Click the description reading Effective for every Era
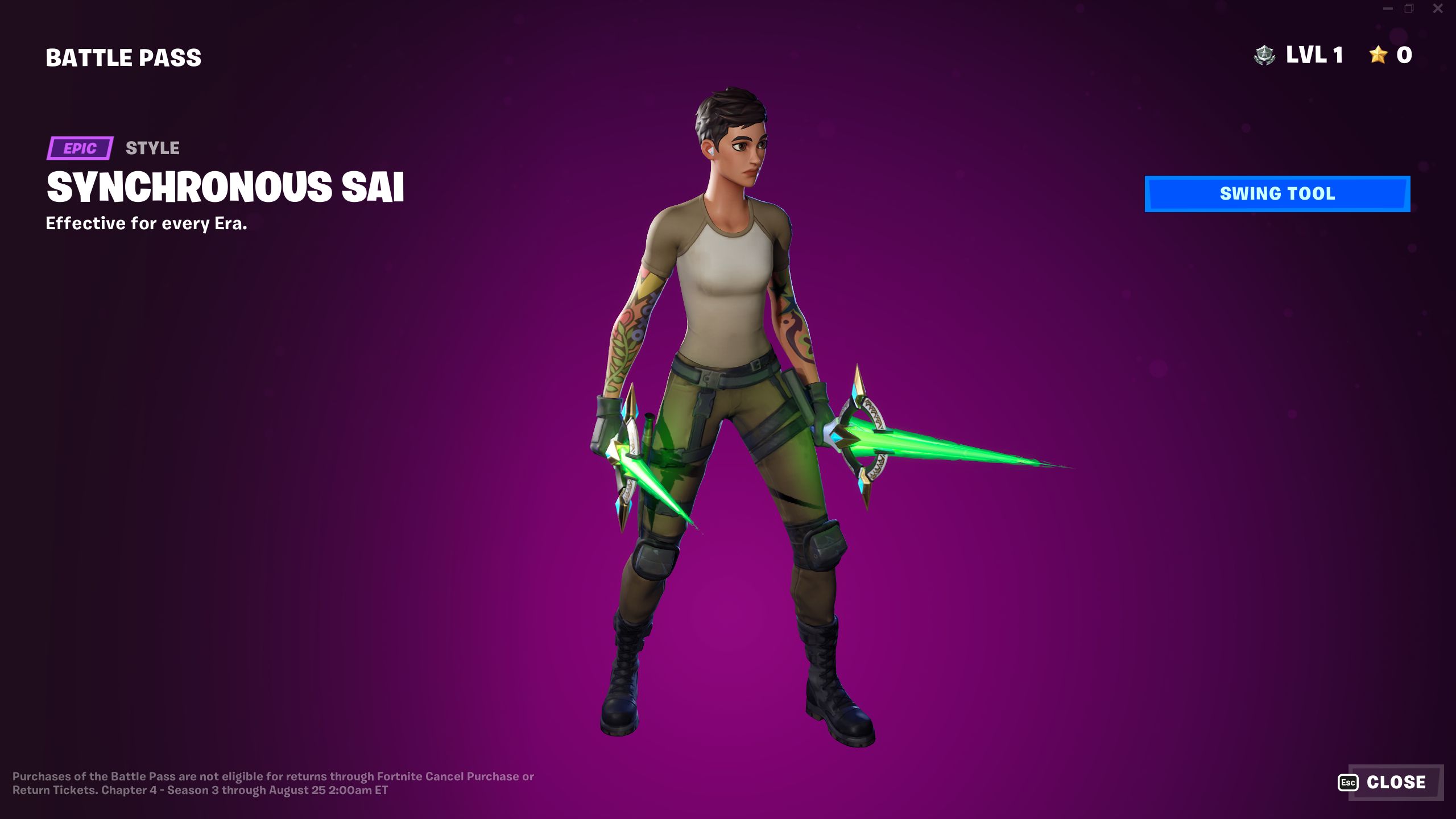The width and height of the screenshot is (1456, 819). [147, 224]
